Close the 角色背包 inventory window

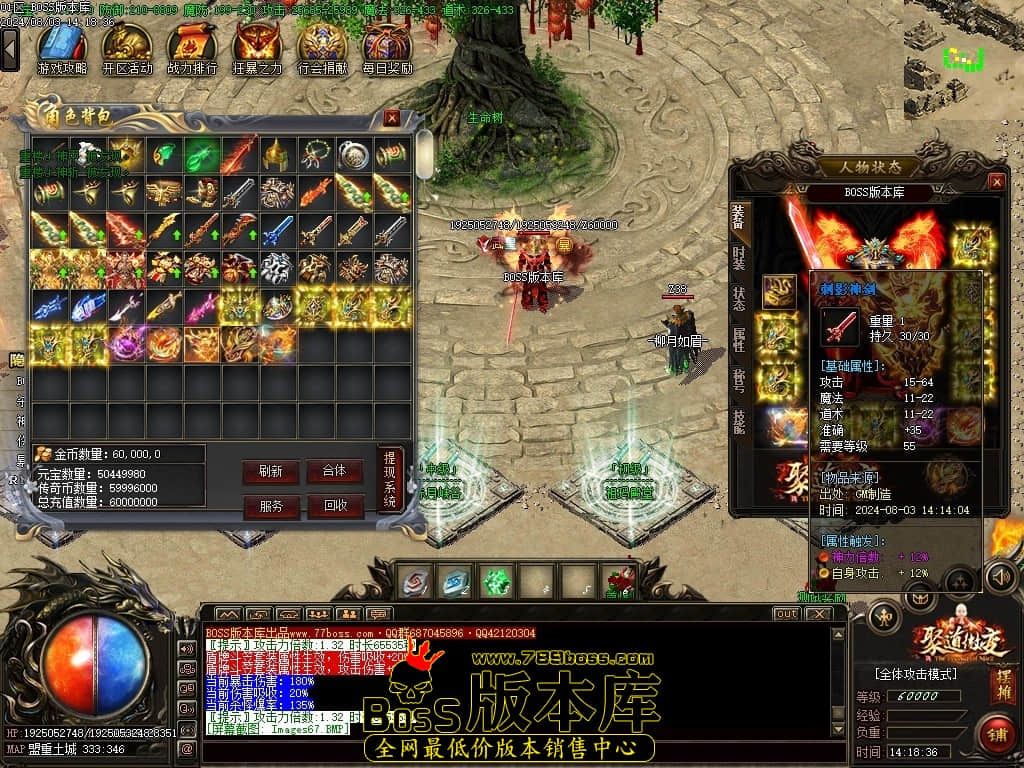(x=392, y=118)
